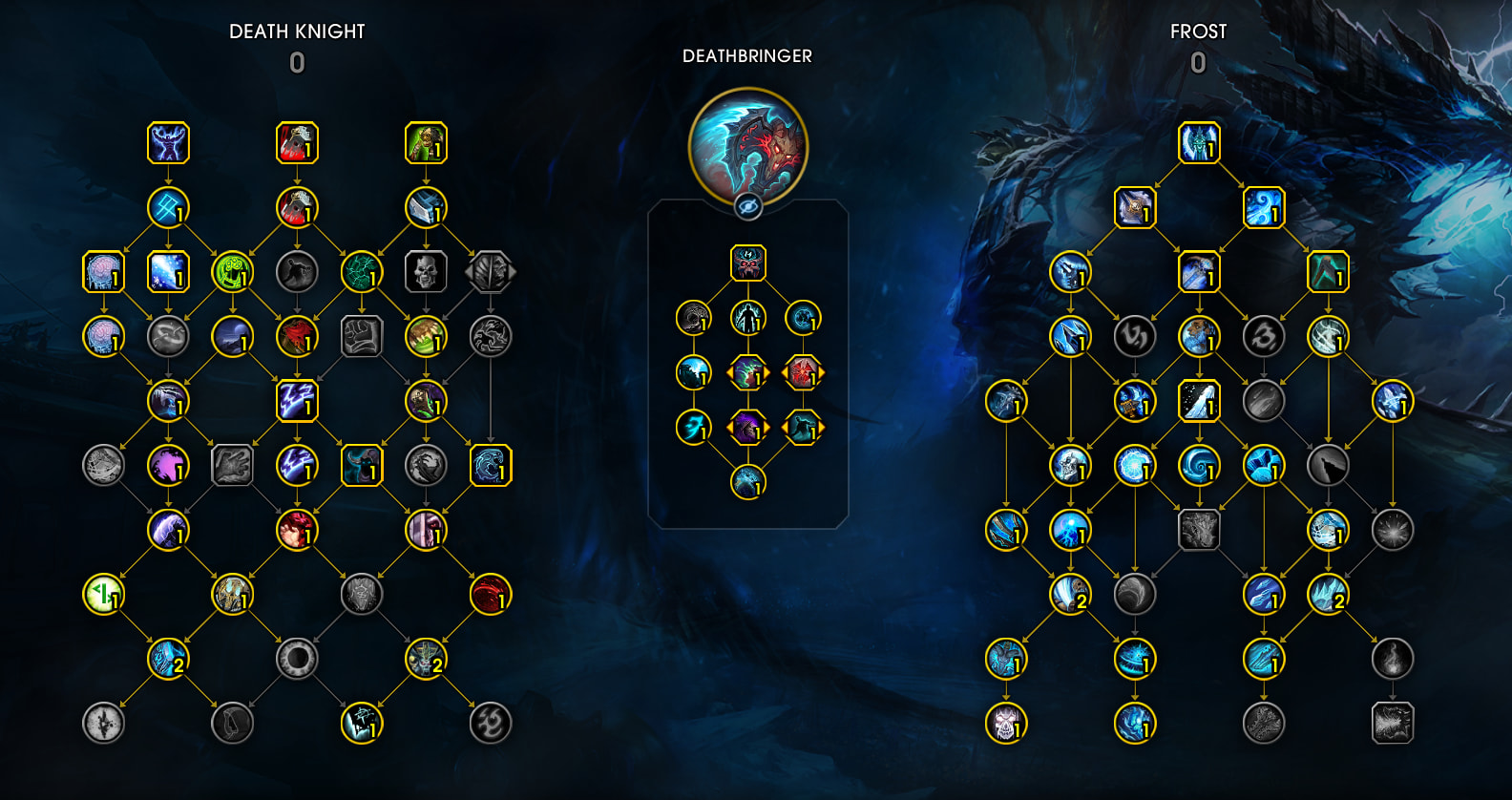This screenshot has height=800, width=1512.
Task: Select the red cleaver talent atop the class tree
Action: 297,143
